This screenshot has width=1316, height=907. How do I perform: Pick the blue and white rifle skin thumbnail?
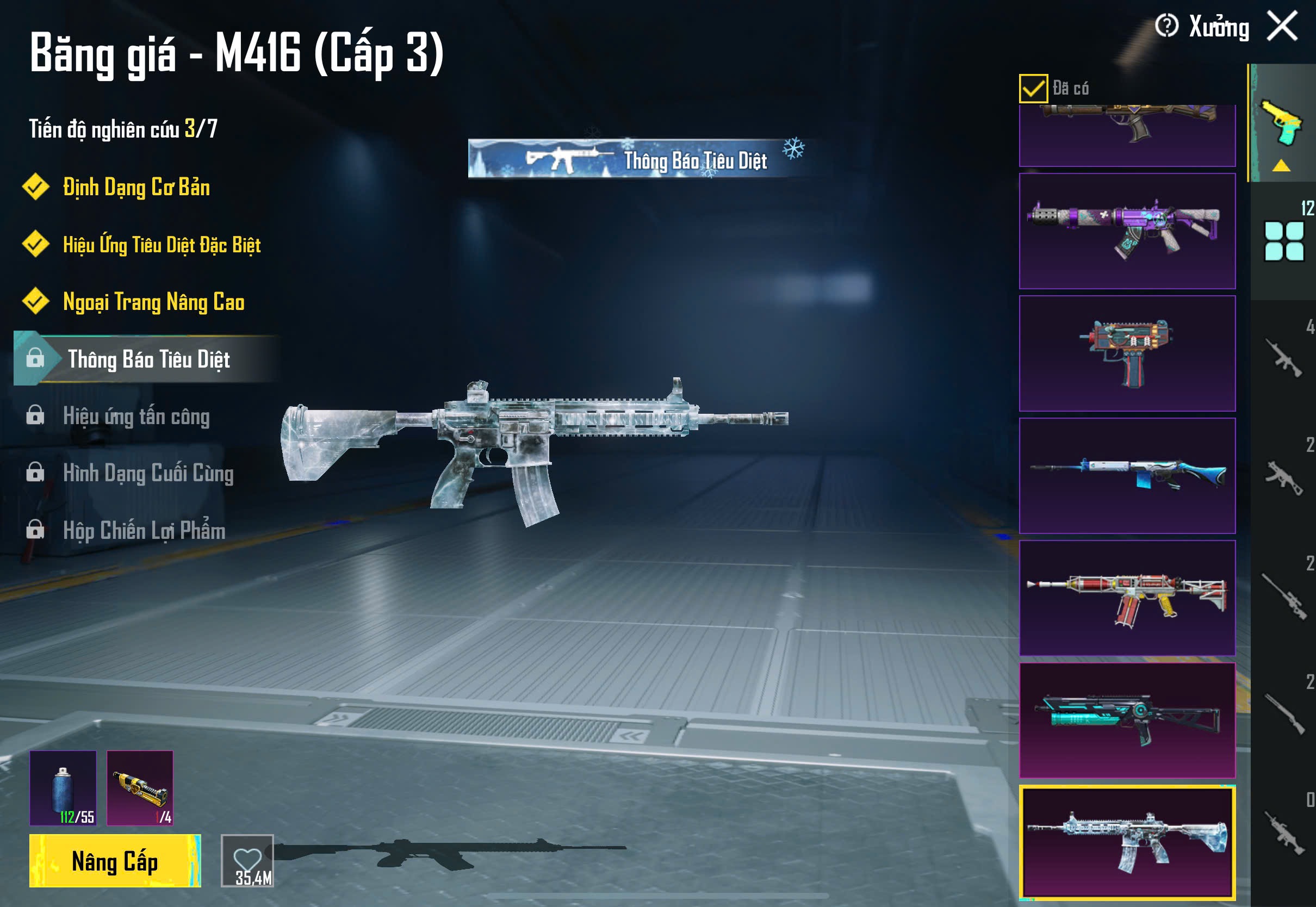pyautogui.click(x=1127, y=476)
